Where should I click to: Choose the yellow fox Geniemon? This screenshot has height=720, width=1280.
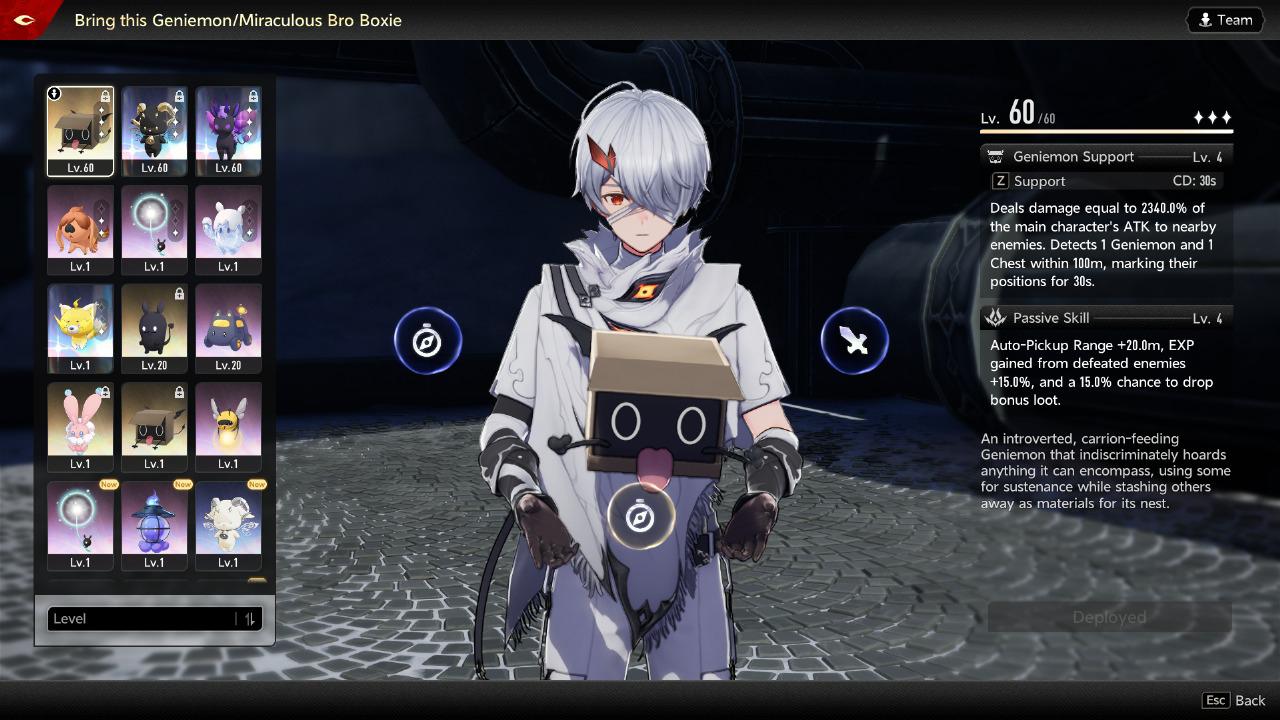tap(80, 328)
